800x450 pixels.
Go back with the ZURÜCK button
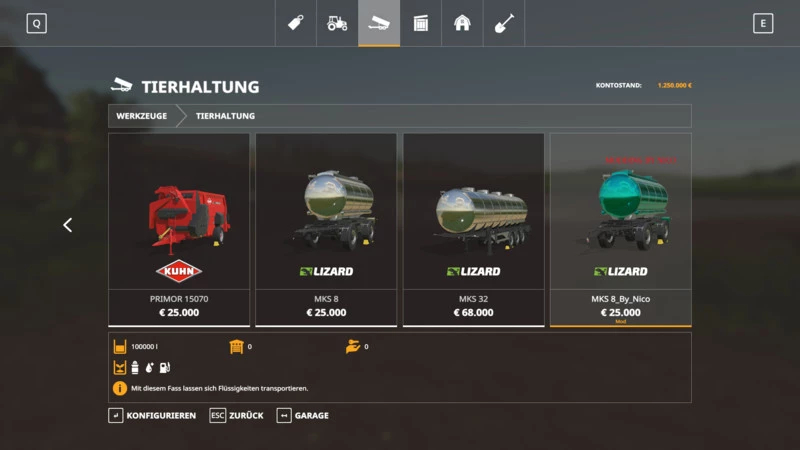click(x=236, y=415)
